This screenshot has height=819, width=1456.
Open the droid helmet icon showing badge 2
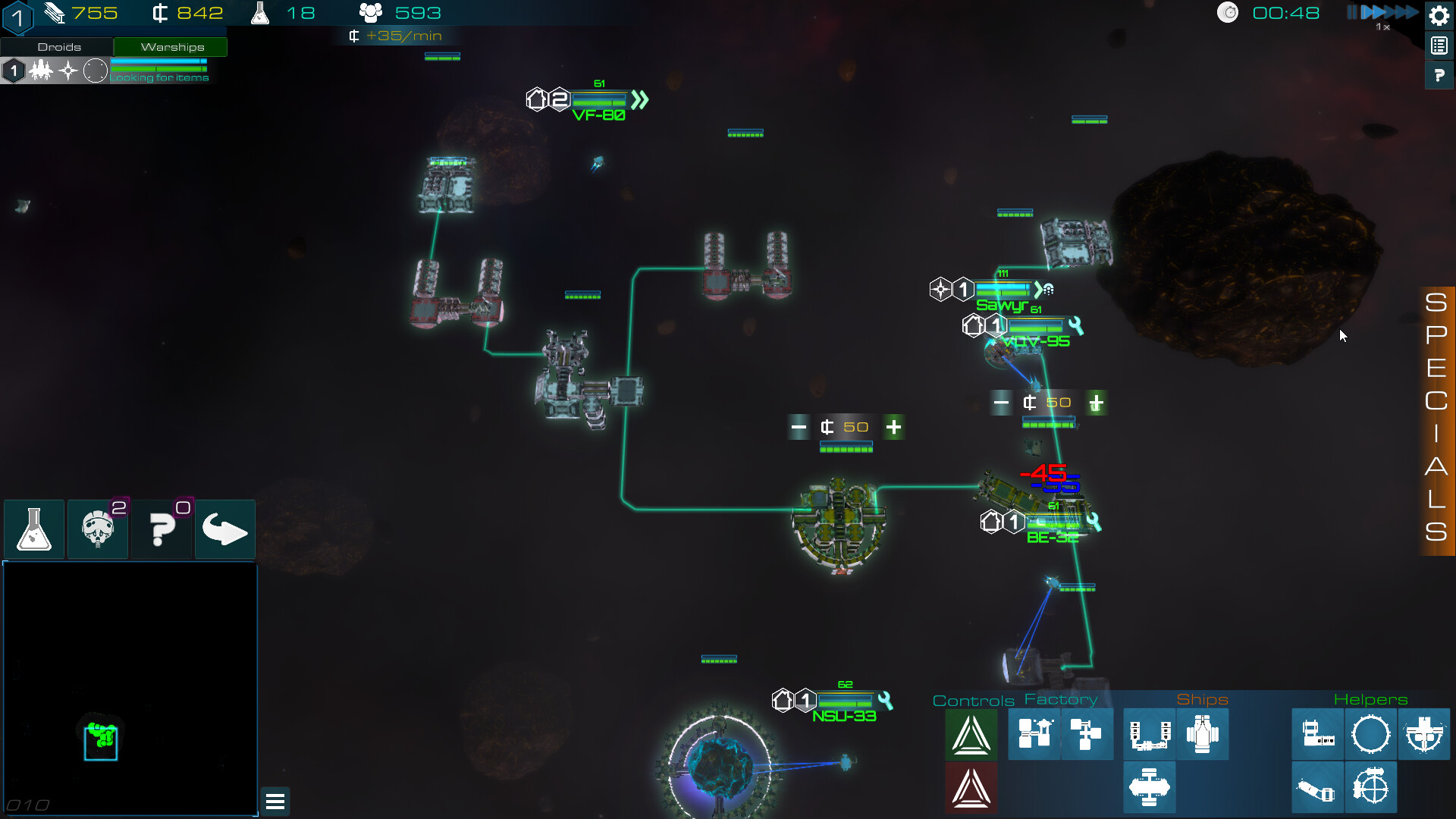(x=98, y=529)
